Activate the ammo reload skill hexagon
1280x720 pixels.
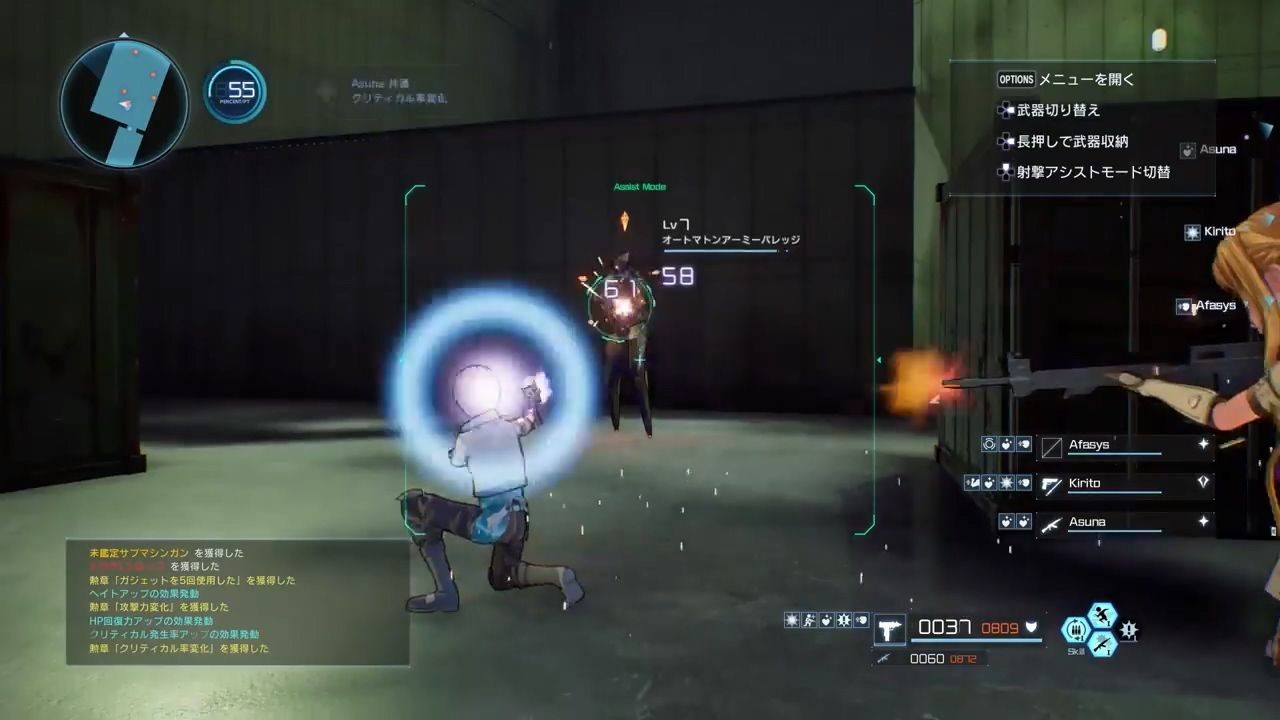[1076, 629]
